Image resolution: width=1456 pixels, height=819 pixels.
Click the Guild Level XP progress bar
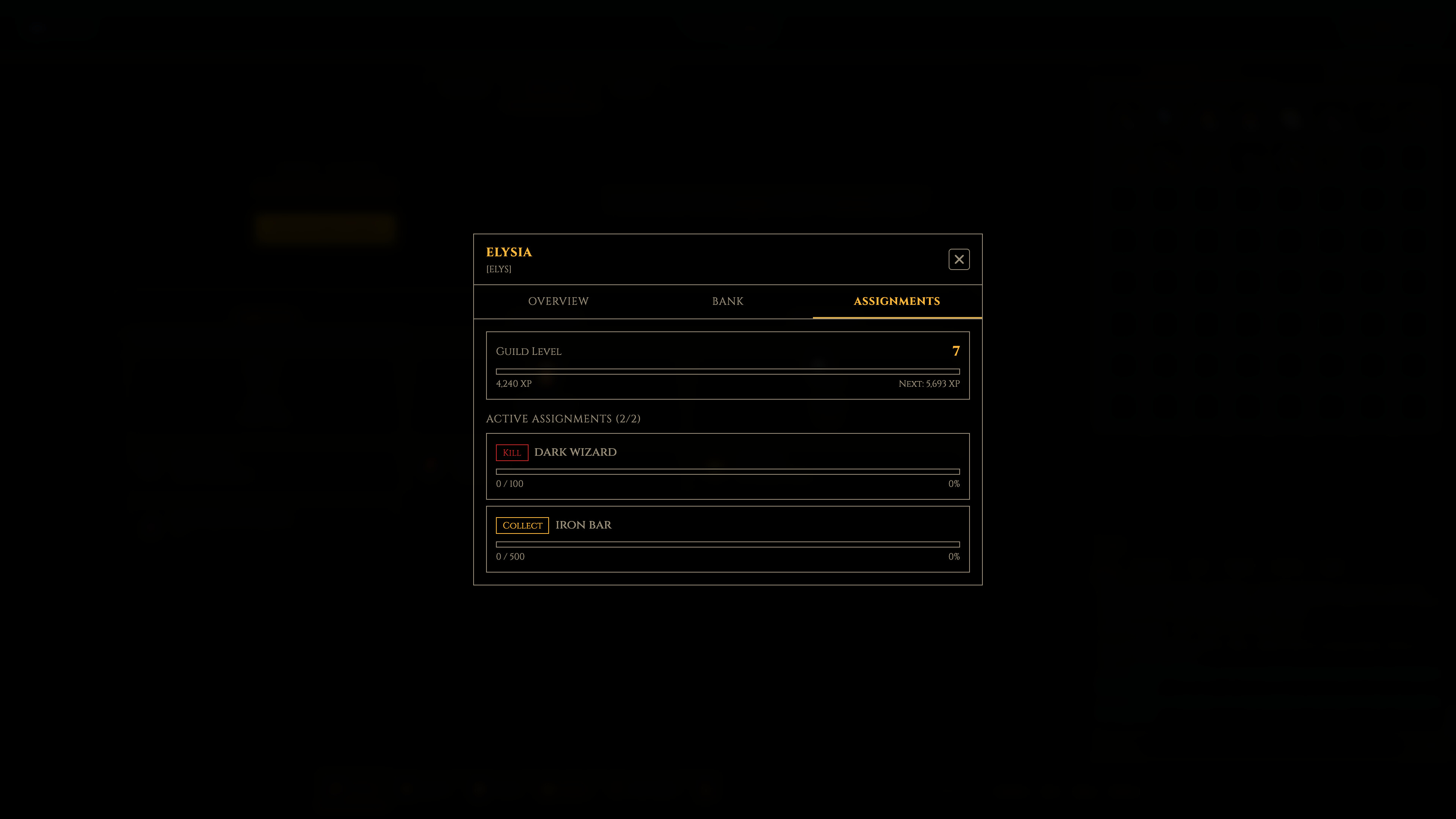(x=727, y=371)
